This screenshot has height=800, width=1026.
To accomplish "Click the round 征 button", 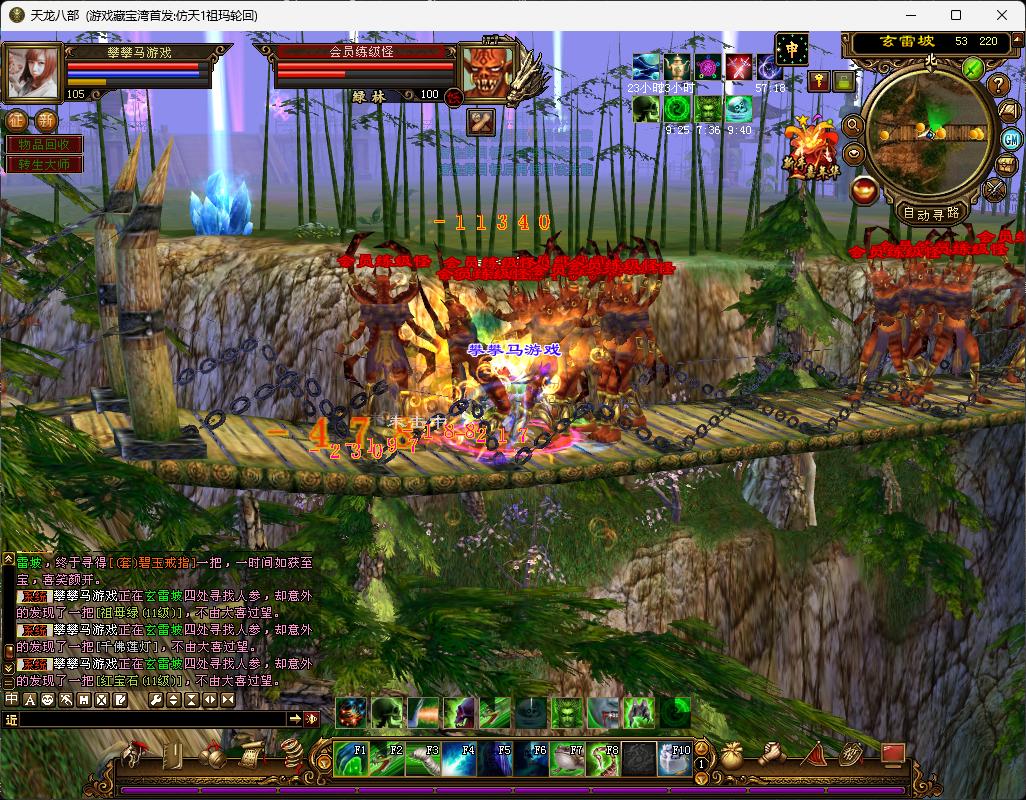I will tap(18, 121).
